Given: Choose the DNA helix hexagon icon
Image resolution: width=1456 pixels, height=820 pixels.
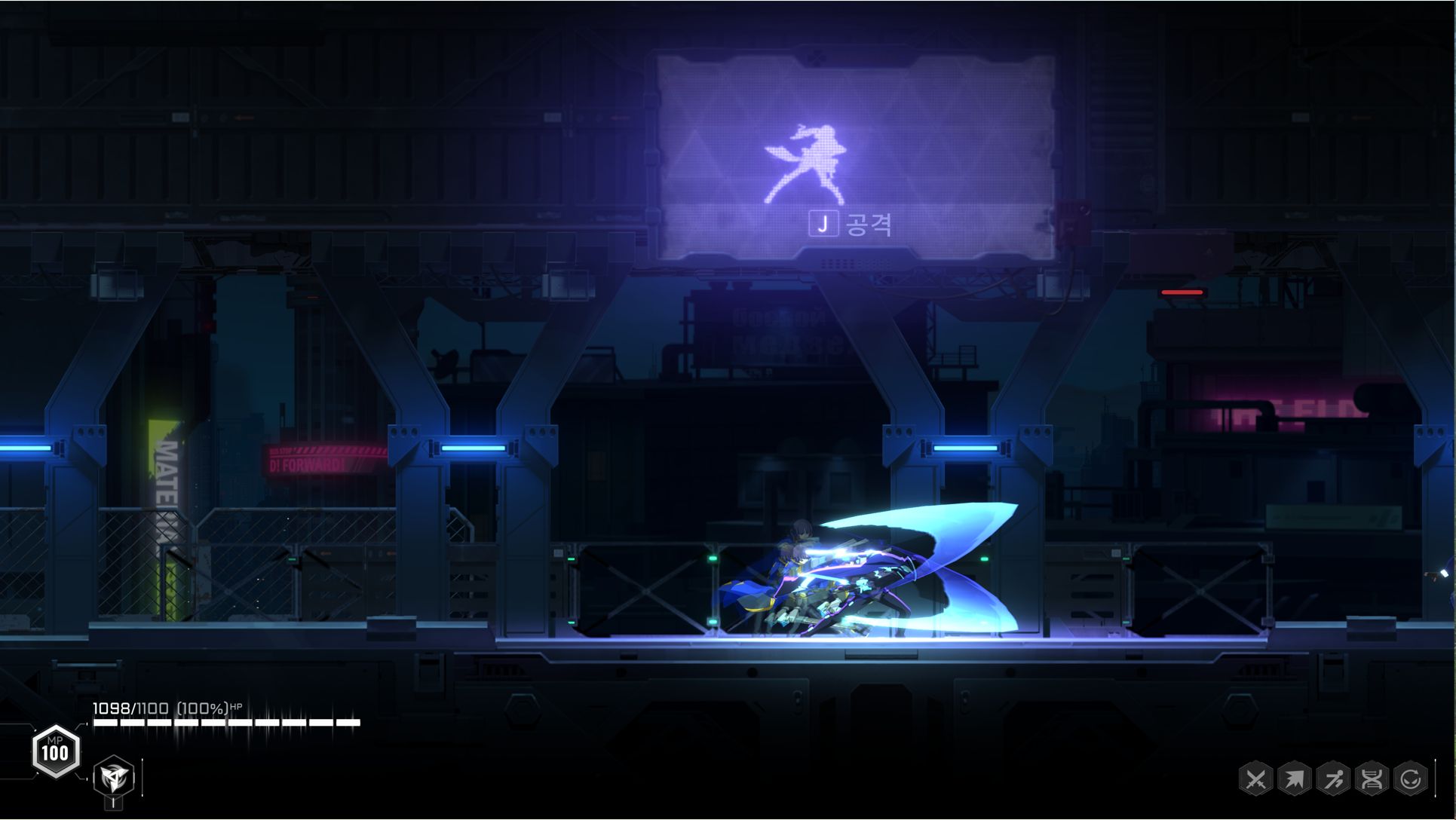Looking at the screenshot, I should [1372, 779].
